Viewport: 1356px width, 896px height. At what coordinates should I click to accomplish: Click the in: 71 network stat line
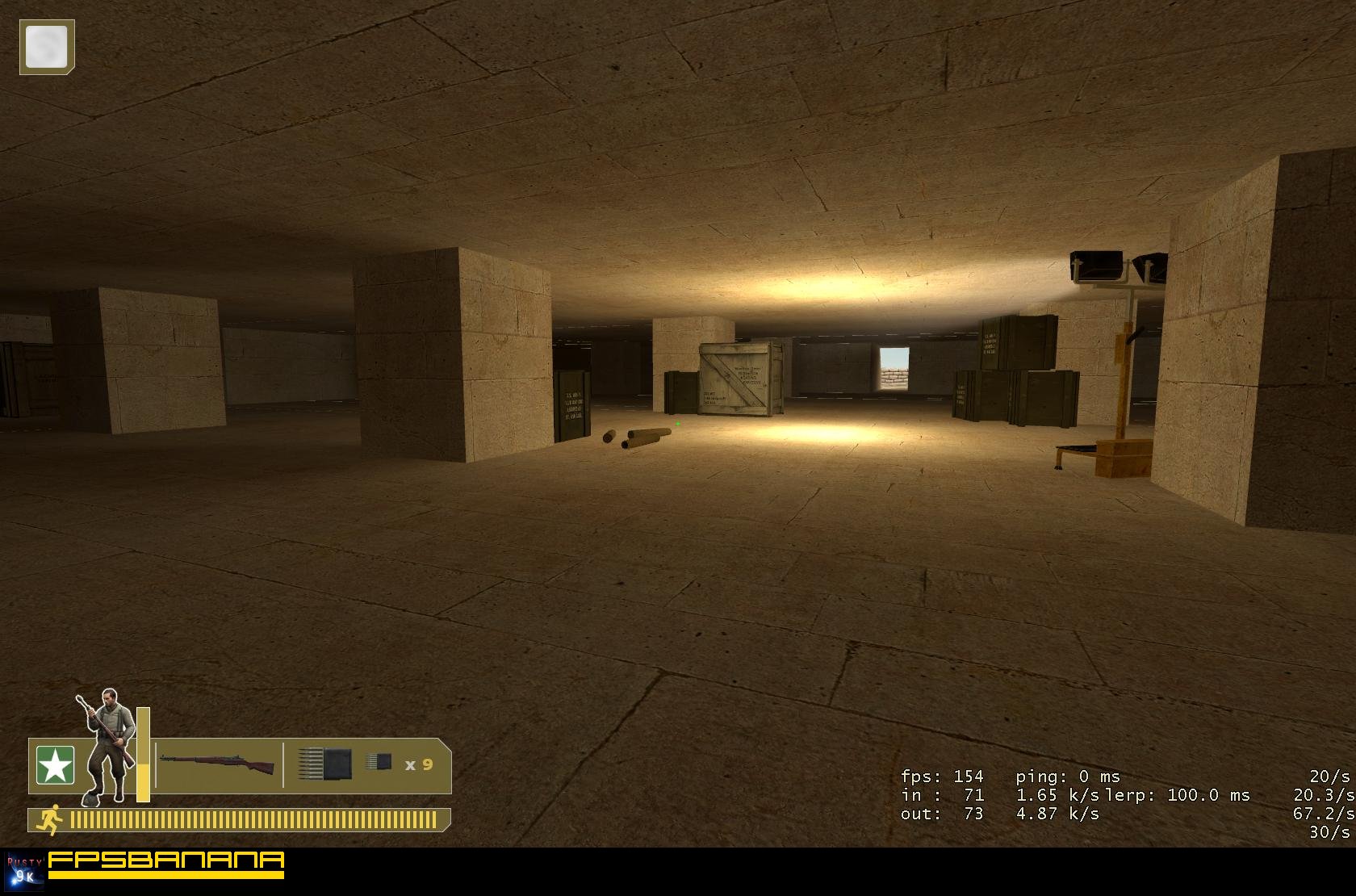click(x=942, y=796)
